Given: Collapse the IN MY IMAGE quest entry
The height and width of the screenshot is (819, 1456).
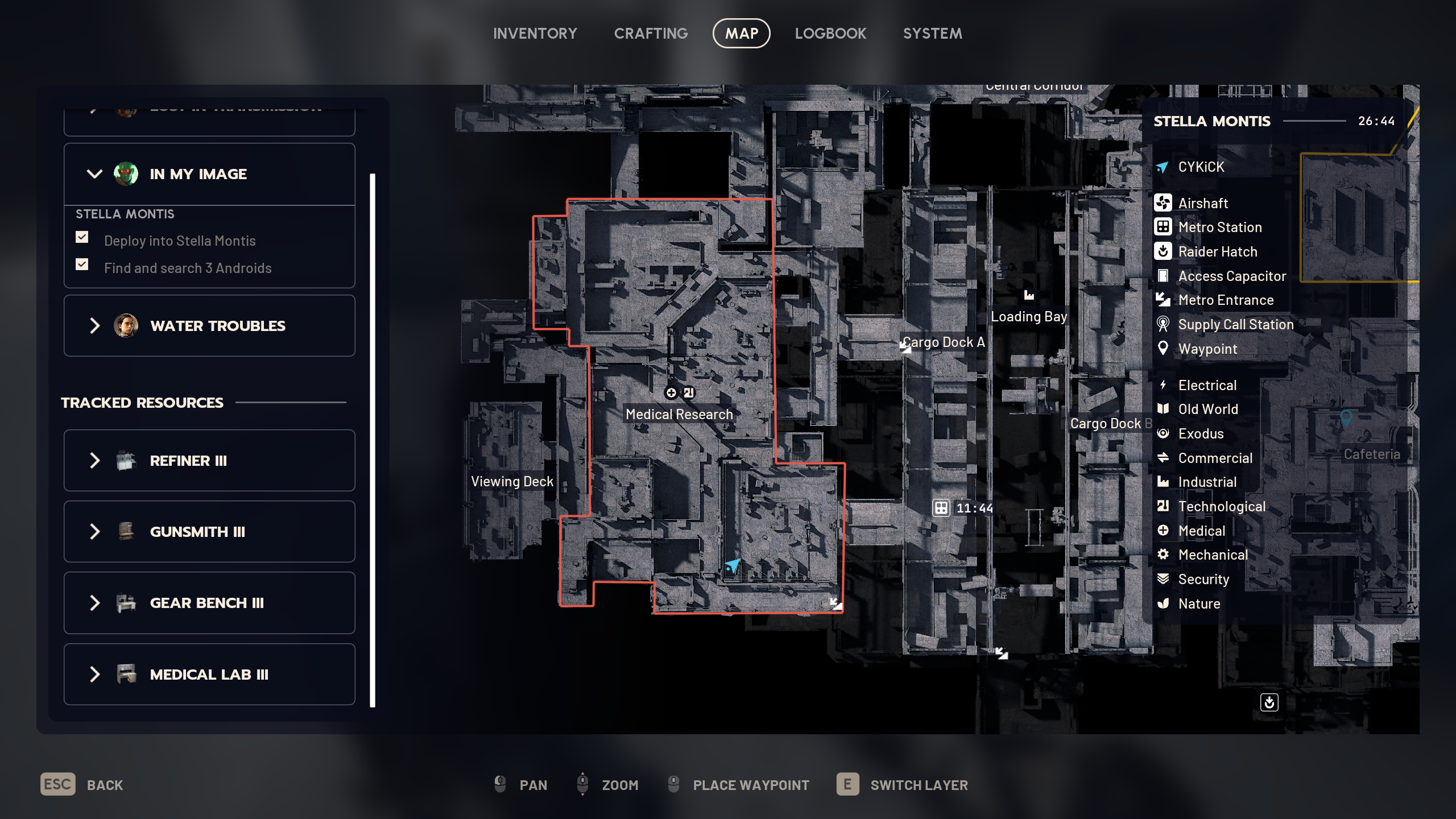Looking at the screenshot, I should (95, 173).
